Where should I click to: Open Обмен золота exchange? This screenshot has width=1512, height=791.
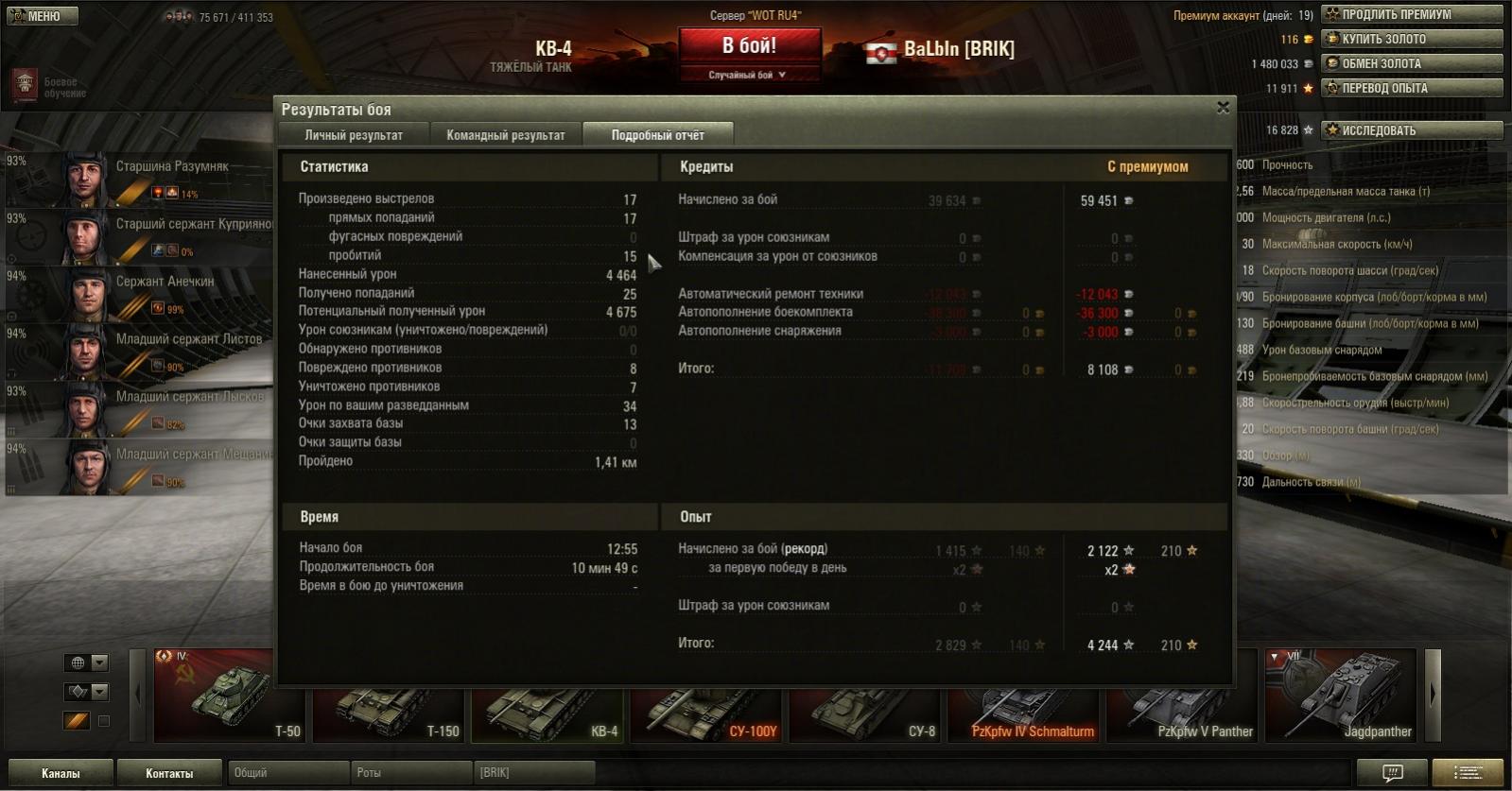[x=1411, y=63]
